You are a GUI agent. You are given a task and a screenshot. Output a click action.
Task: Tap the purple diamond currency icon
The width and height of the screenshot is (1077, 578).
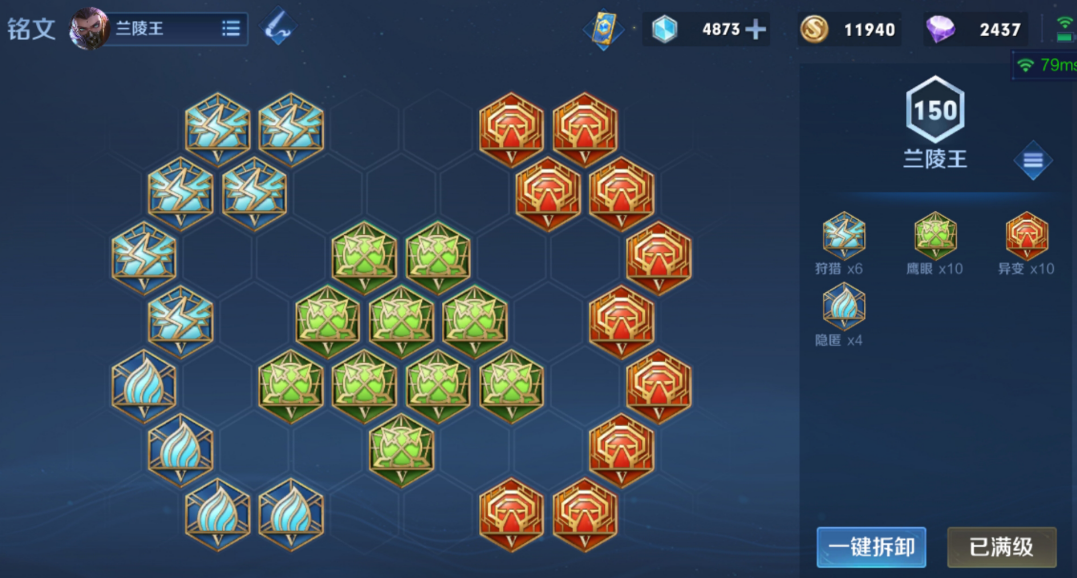(x=940, y=29)
